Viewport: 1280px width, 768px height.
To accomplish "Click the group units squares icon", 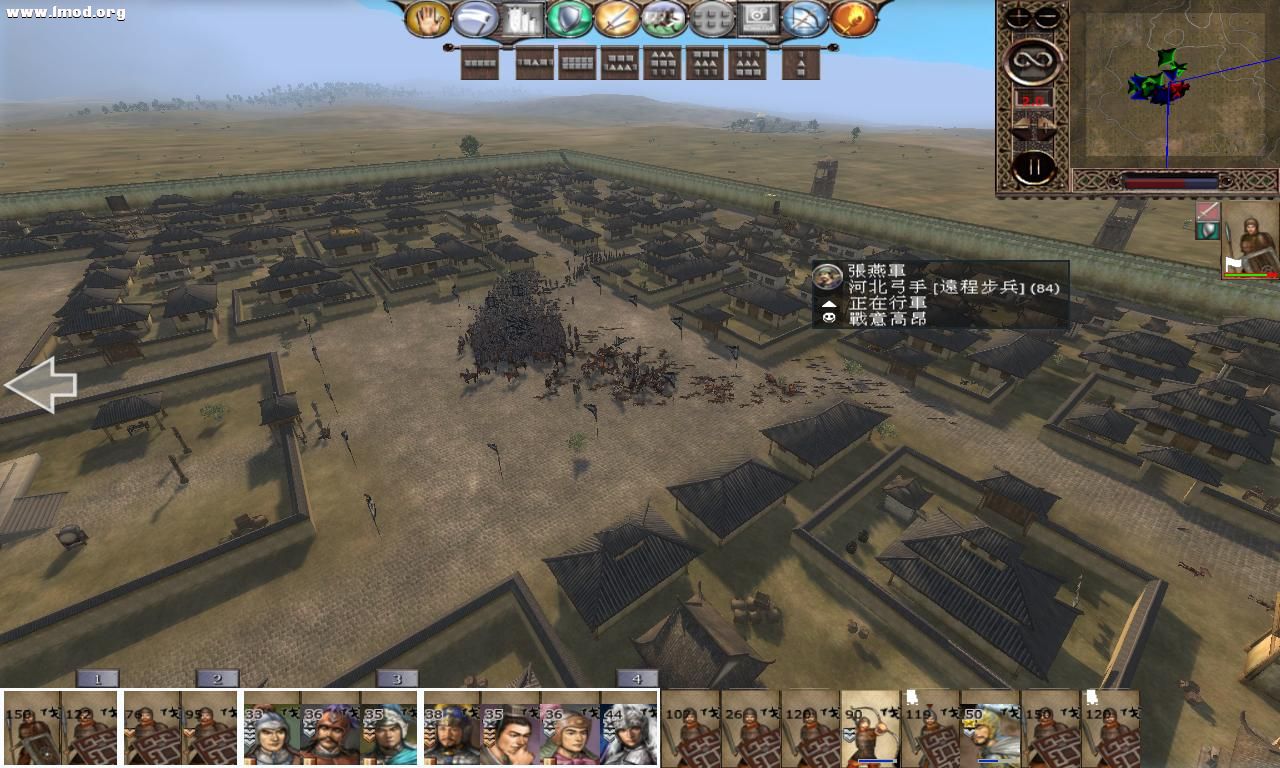I will coord(710,16).
